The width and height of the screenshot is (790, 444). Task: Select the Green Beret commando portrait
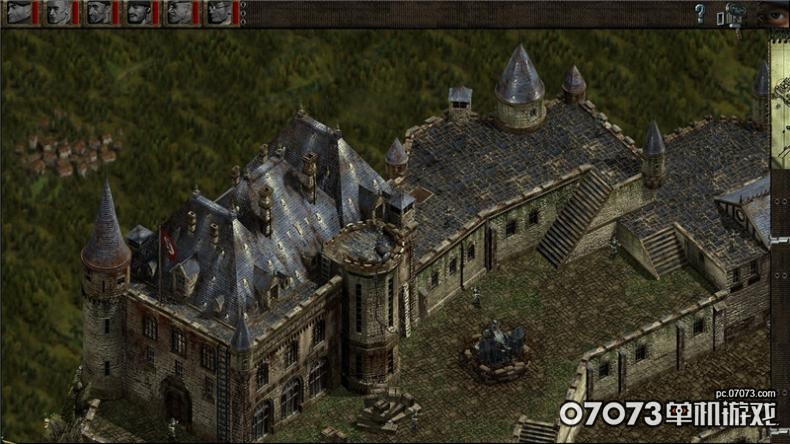point(19,13)
